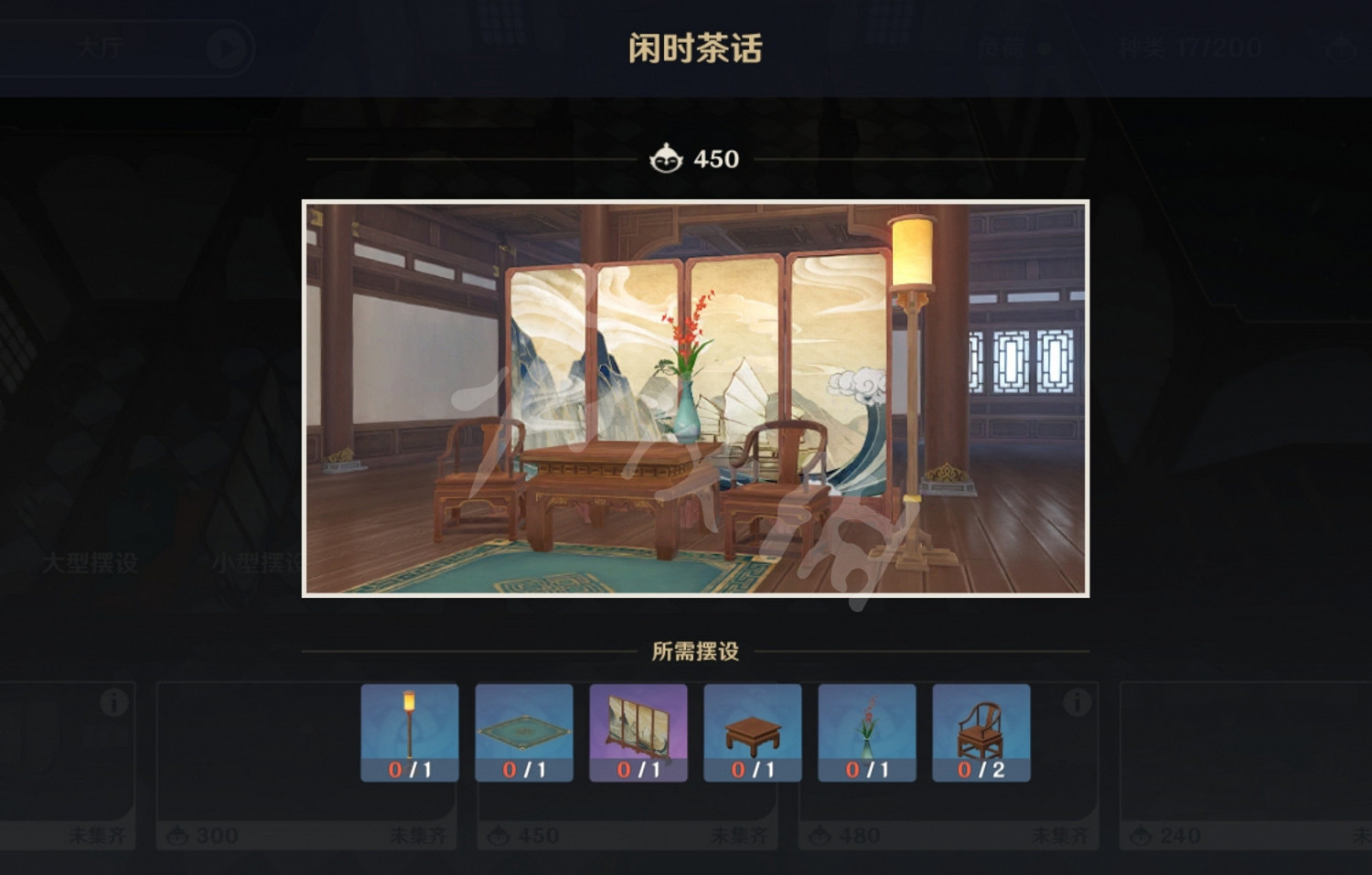Select the teal carpet furnishing thumbnail
Screen dimensions: 1372x875
click(x=524, y=730)
